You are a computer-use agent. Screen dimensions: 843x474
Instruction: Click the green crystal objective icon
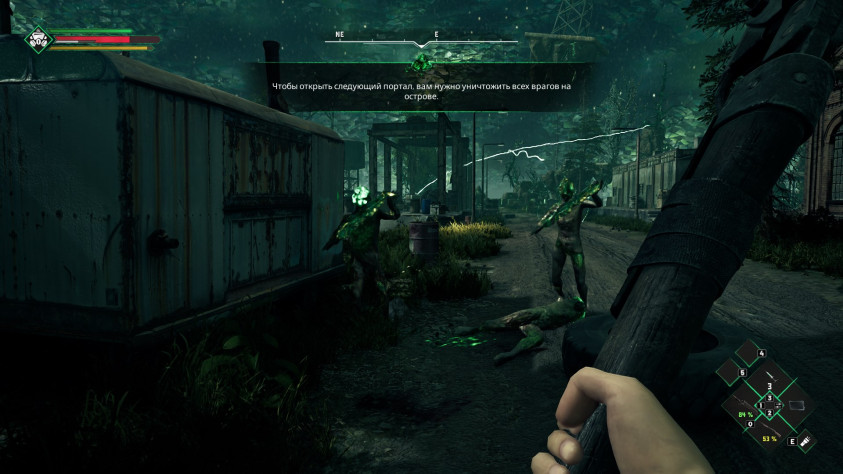coord(421,64)
